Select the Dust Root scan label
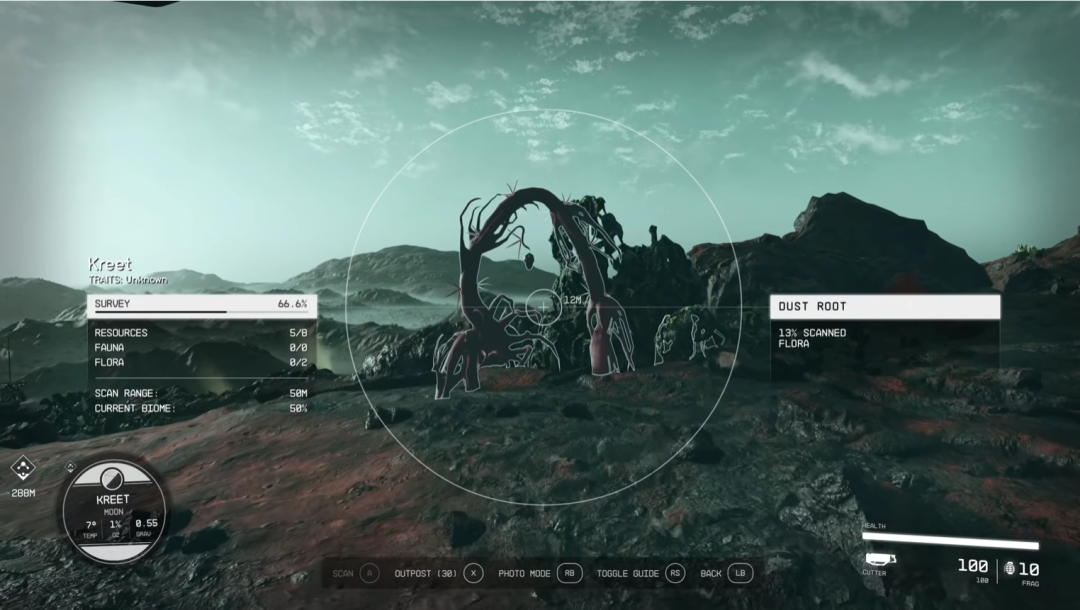Viewport: 1080px width, 610px height. point(884,307)
